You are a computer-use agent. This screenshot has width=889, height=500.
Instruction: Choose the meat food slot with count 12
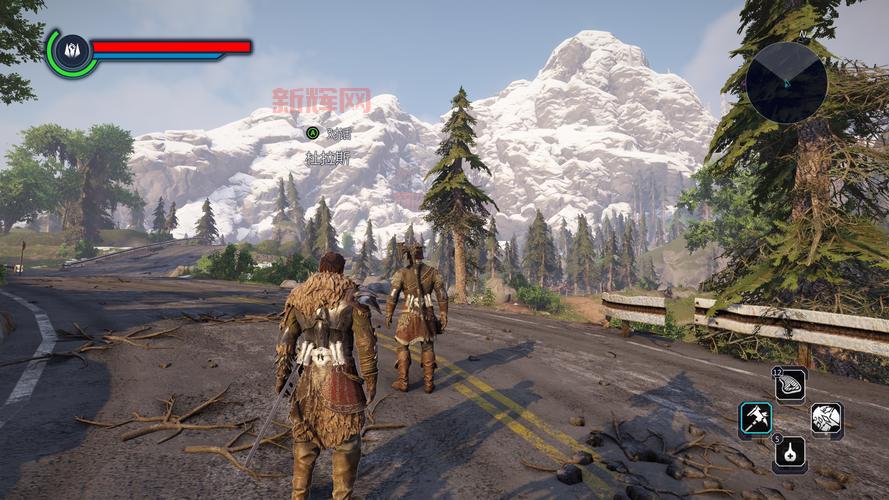coord(790,385)
